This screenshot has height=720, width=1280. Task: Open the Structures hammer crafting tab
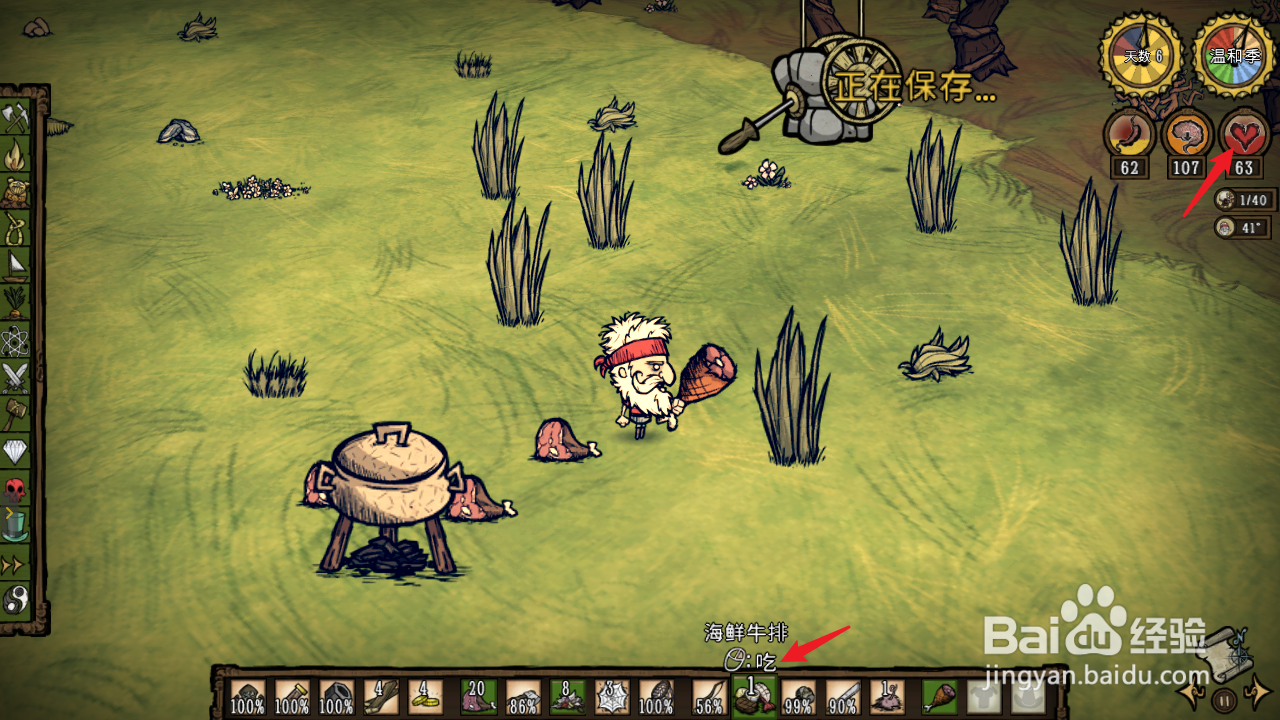[16, 414]
